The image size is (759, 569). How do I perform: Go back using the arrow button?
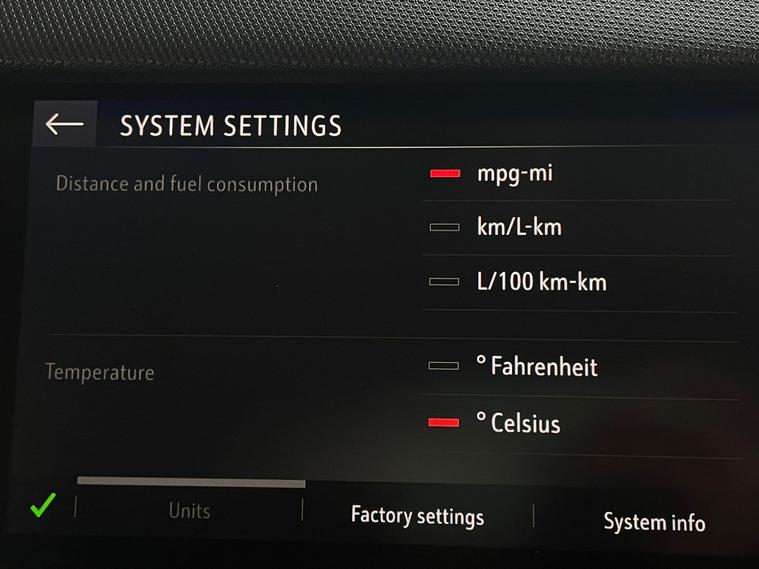click(x=65, y=124)
